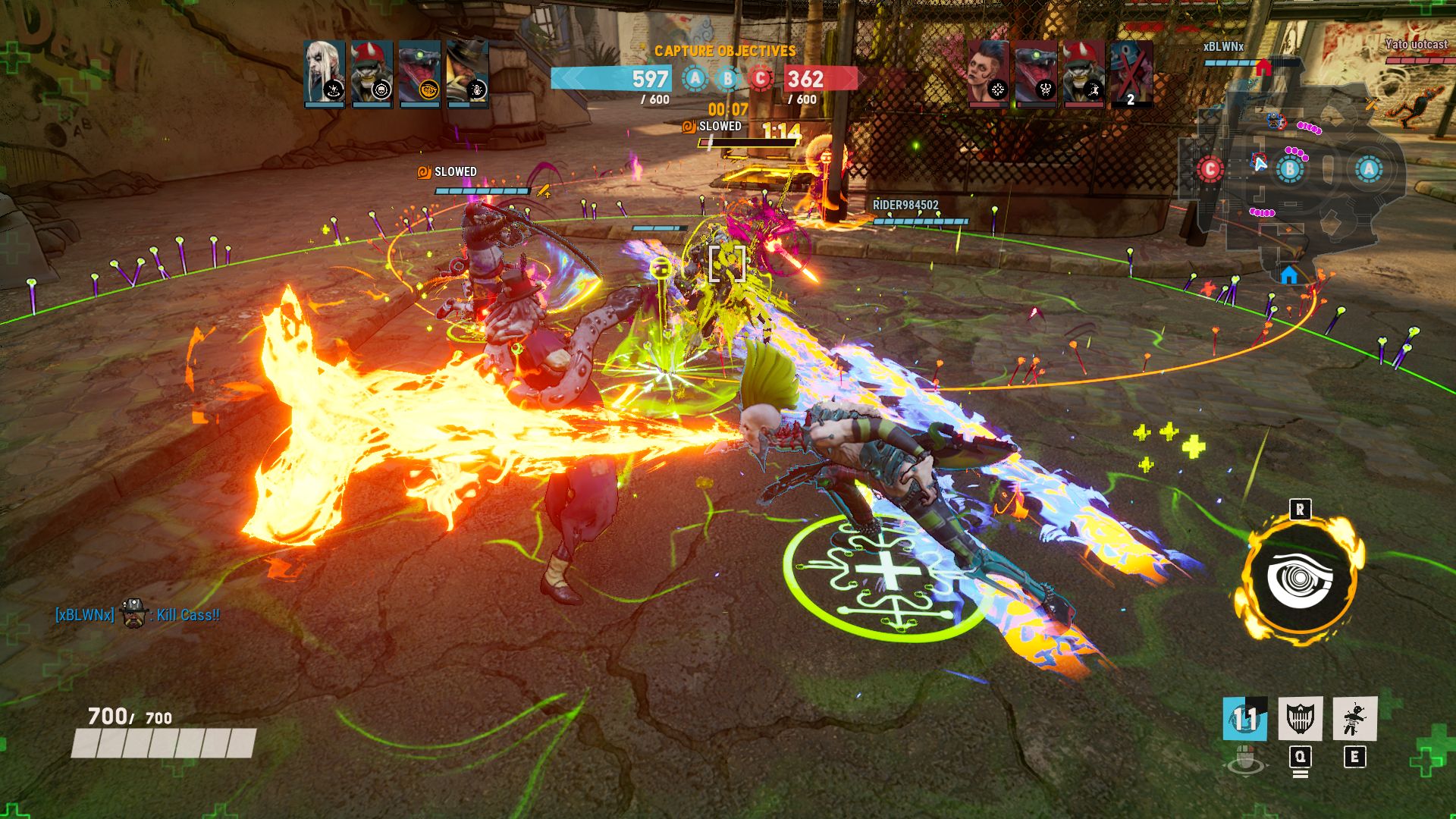Select the enemy portrait with blue mohawk
This screenshot has height=819, width=1456.
click(988, 73)
